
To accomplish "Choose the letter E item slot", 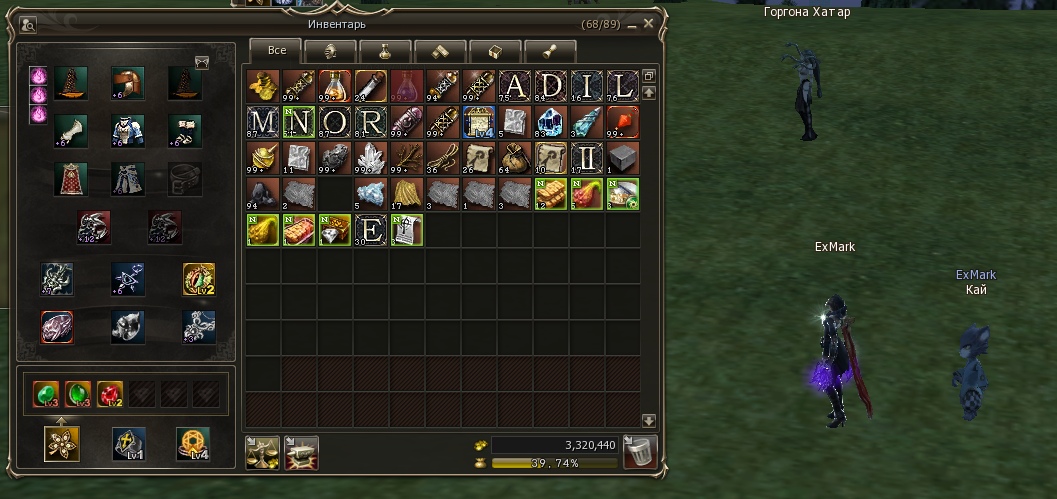I will click(371, 231).
